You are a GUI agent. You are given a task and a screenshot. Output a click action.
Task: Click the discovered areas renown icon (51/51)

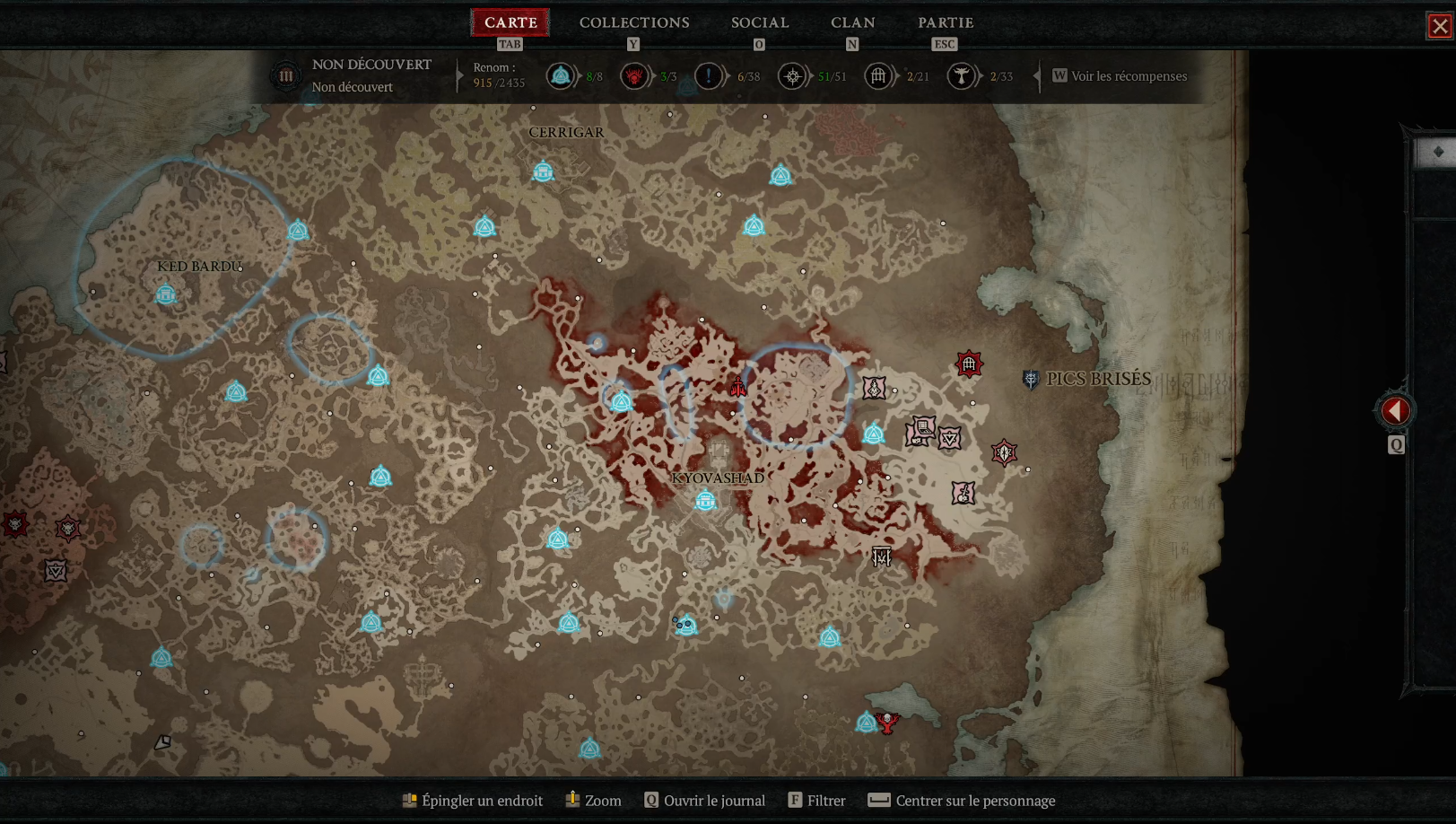click(x=793, y=76)
